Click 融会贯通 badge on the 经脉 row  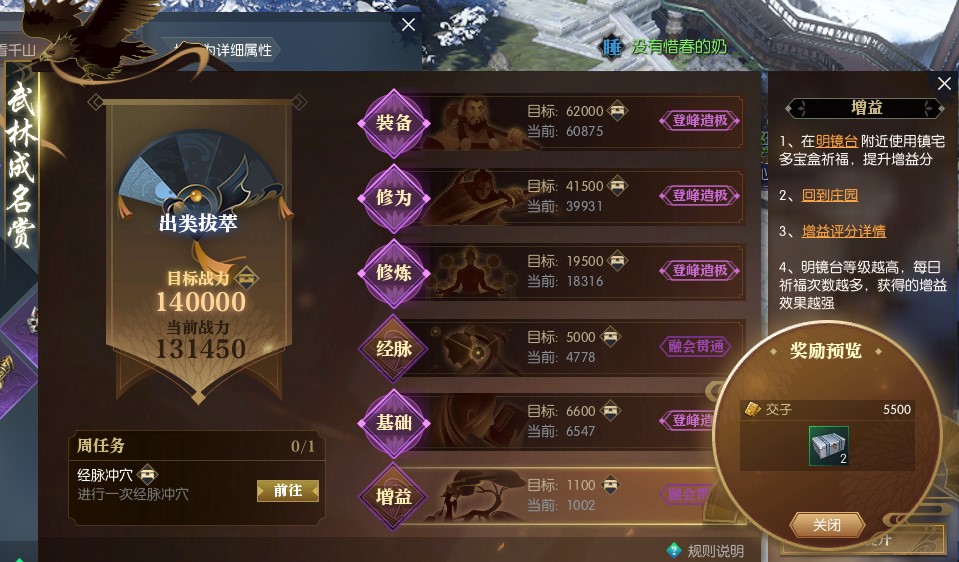[x=700, y=346]
